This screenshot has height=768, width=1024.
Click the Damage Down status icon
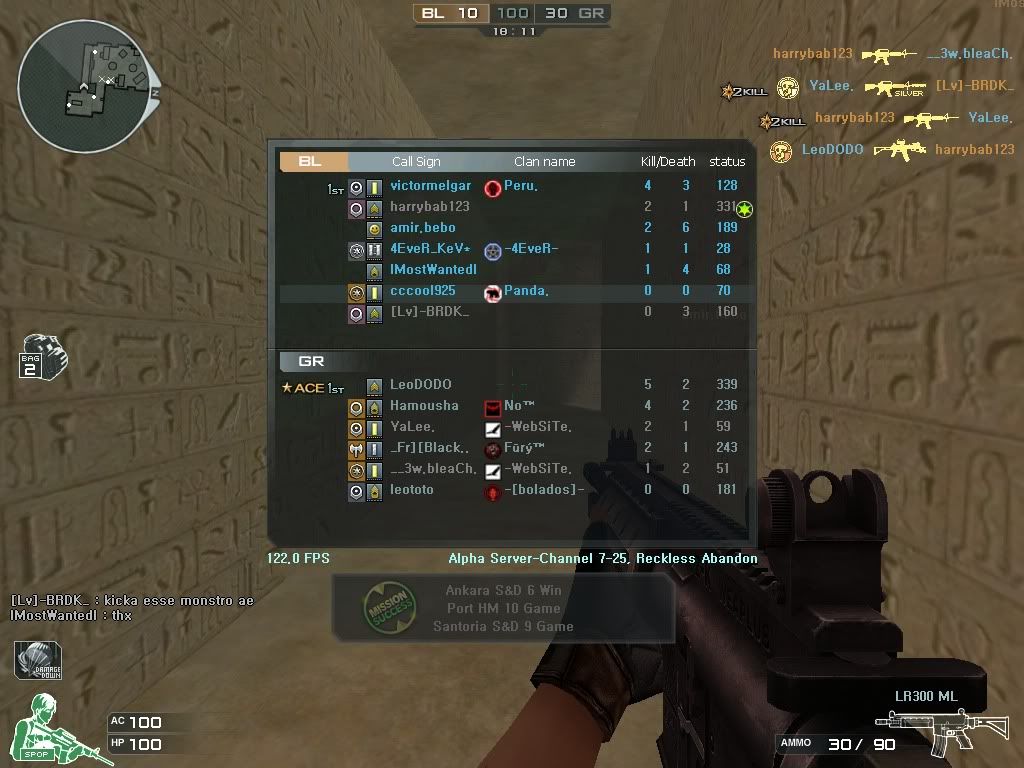pos(37,662)
